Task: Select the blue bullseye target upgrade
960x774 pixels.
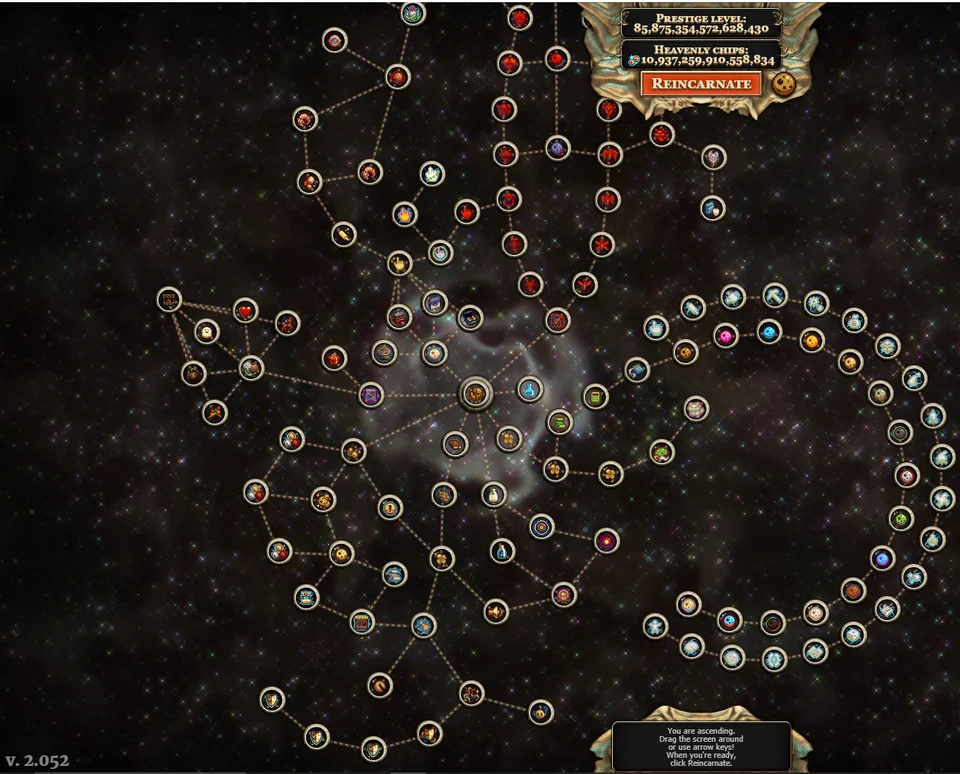Action: click(x=541, y=526)
